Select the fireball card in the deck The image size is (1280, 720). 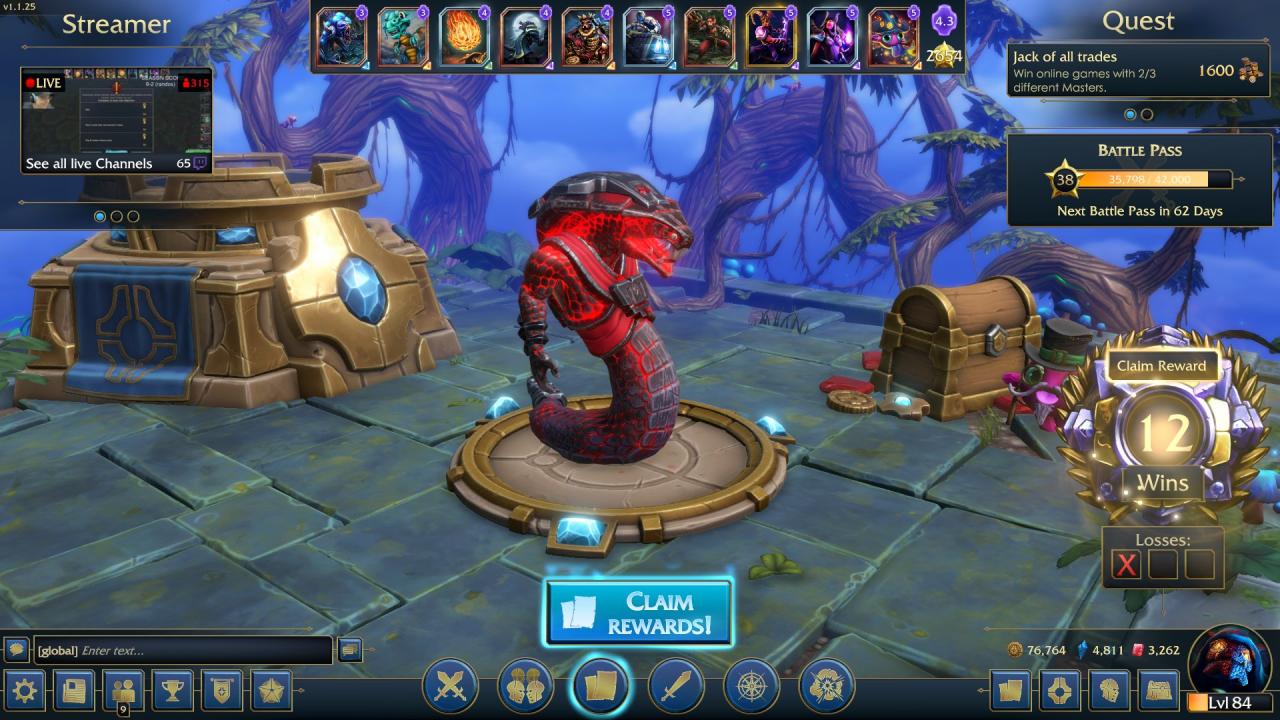point(464,37)
